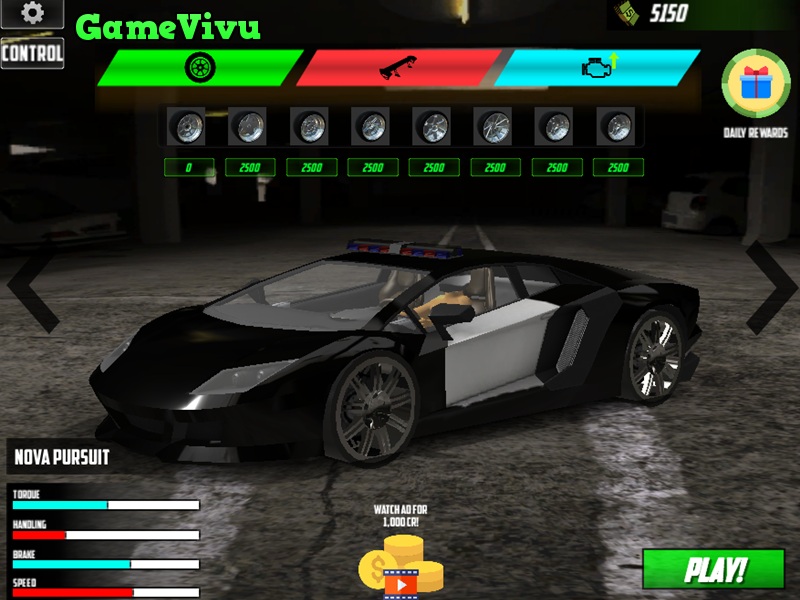800x600 pixels.
Task: Switch to the cyan engine upgrade tab
Action: click(x=596, y=68)
